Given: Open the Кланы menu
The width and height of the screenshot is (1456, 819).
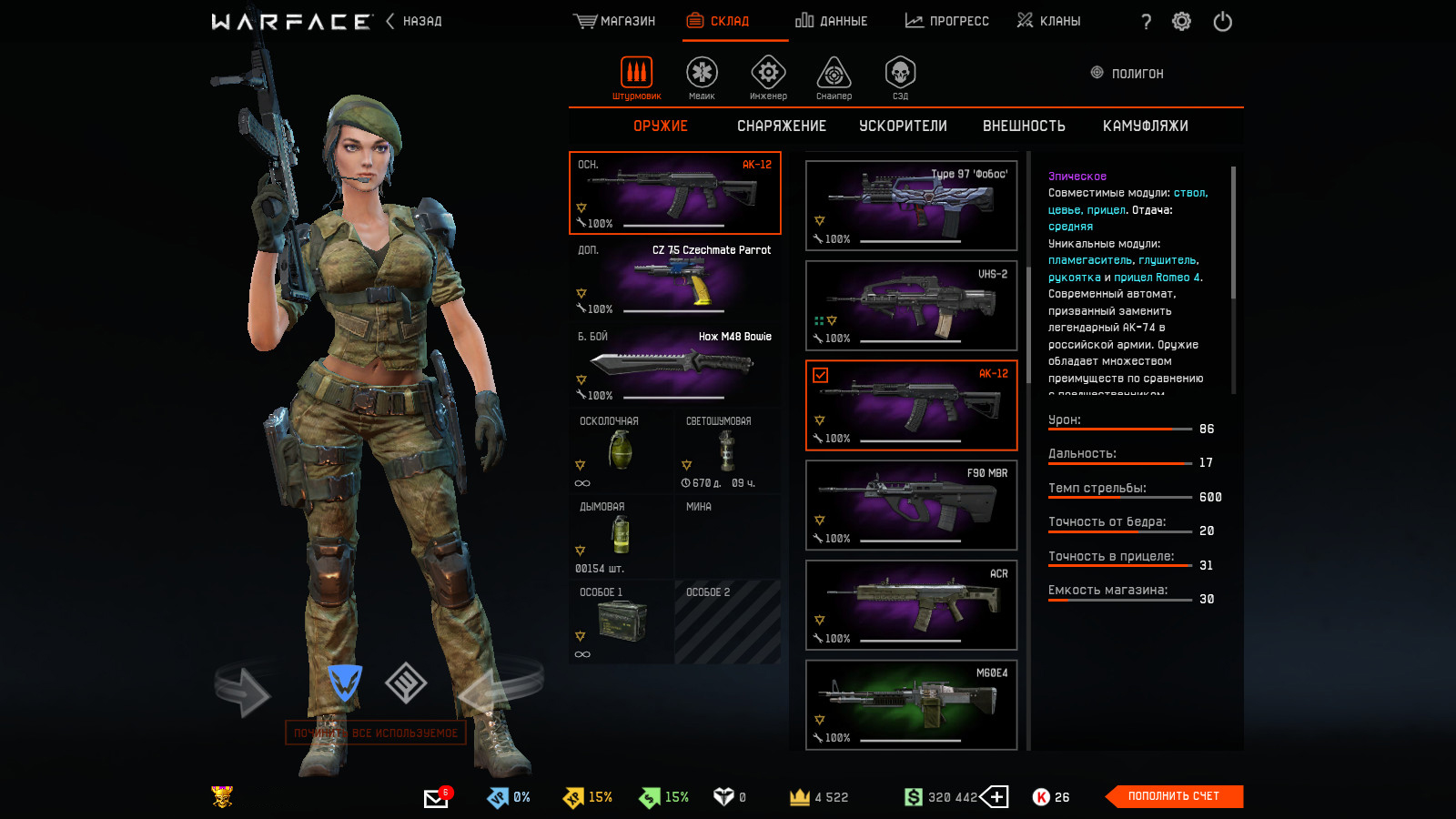Looking at the screenshot, I should click(1049, 21).
